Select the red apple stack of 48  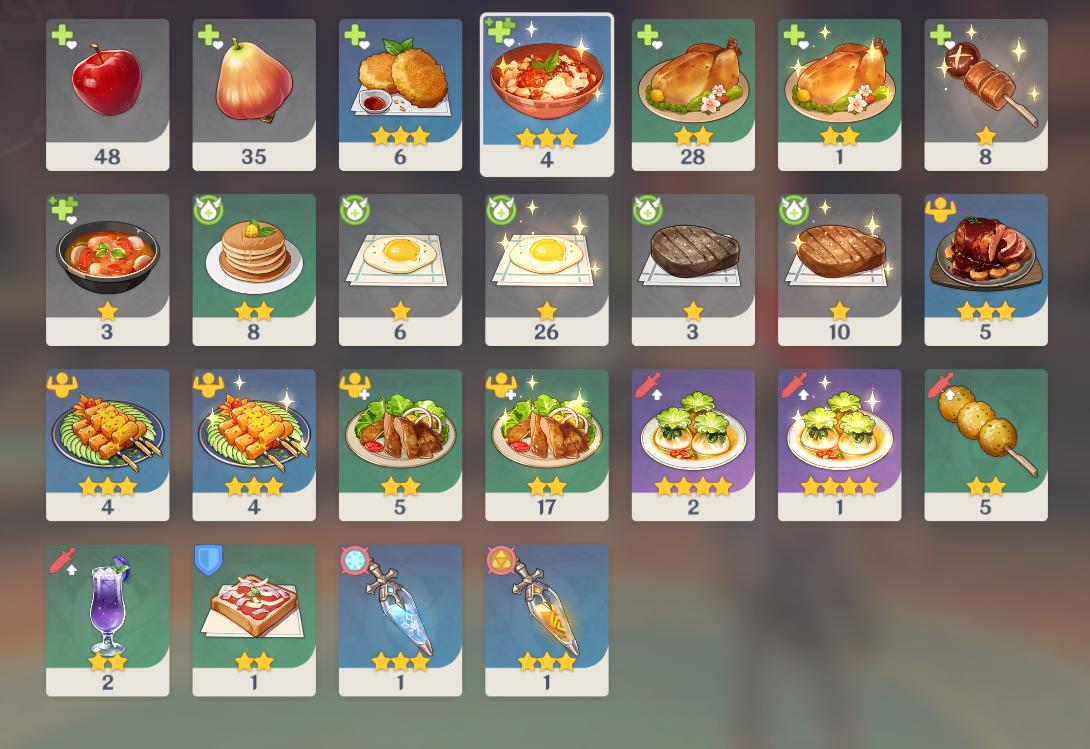pyautogui.click(x=107, y=94)
